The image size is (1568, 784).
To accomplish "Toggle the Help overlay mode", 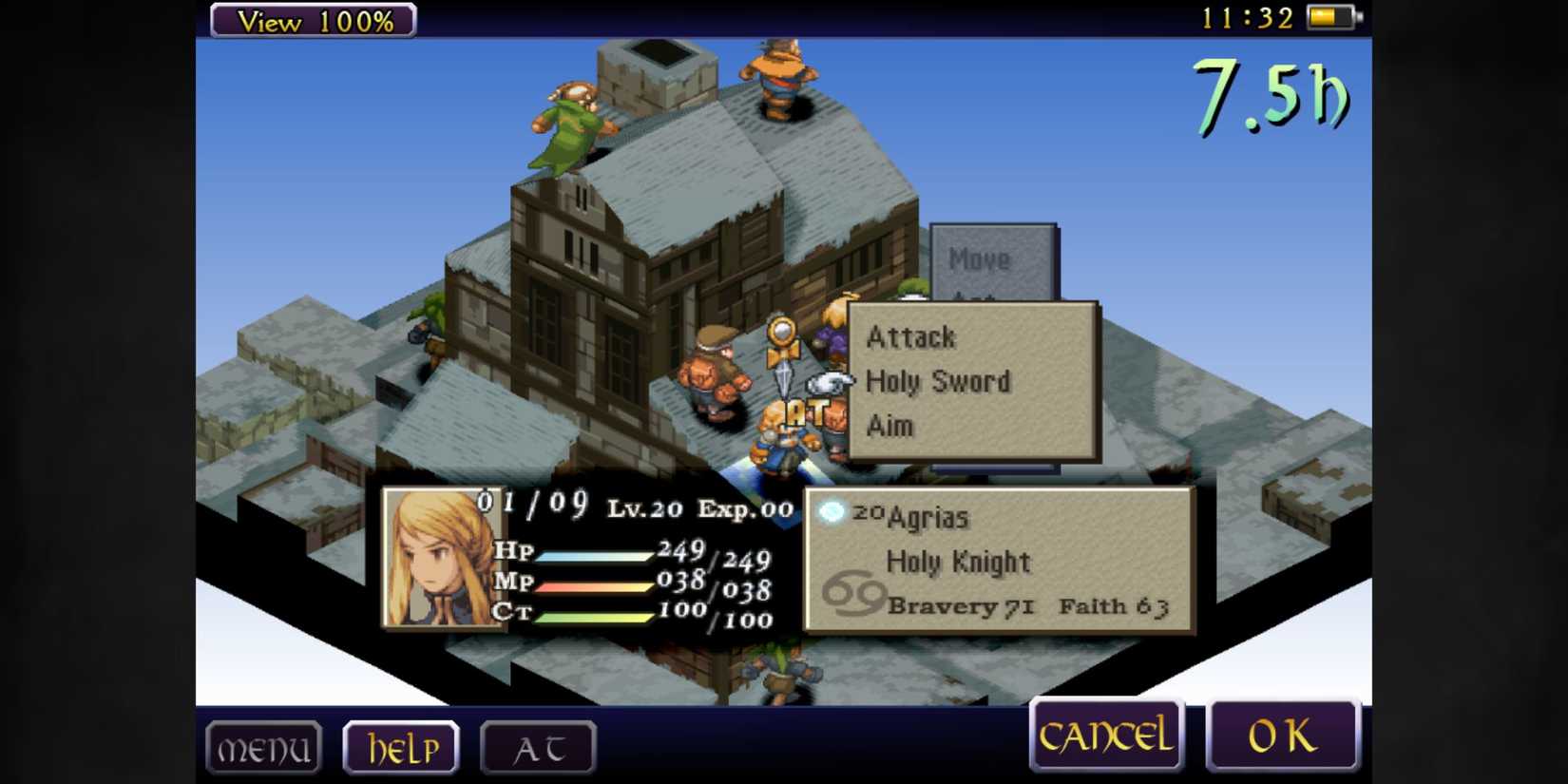I will tap(401, 747).
